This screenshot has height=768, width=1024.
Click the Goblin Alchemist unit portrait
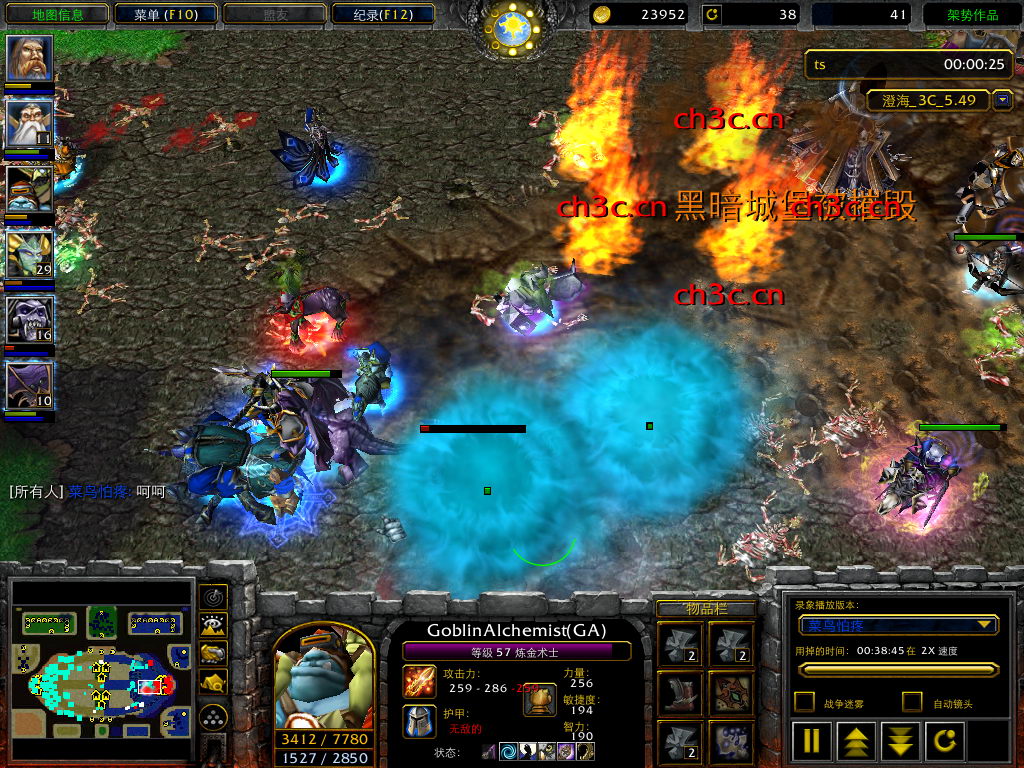tap(324, 678)
